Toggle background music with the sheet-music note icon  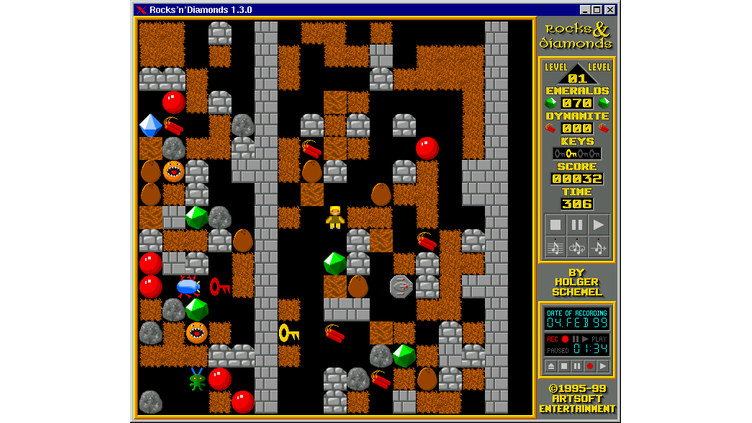555,247
